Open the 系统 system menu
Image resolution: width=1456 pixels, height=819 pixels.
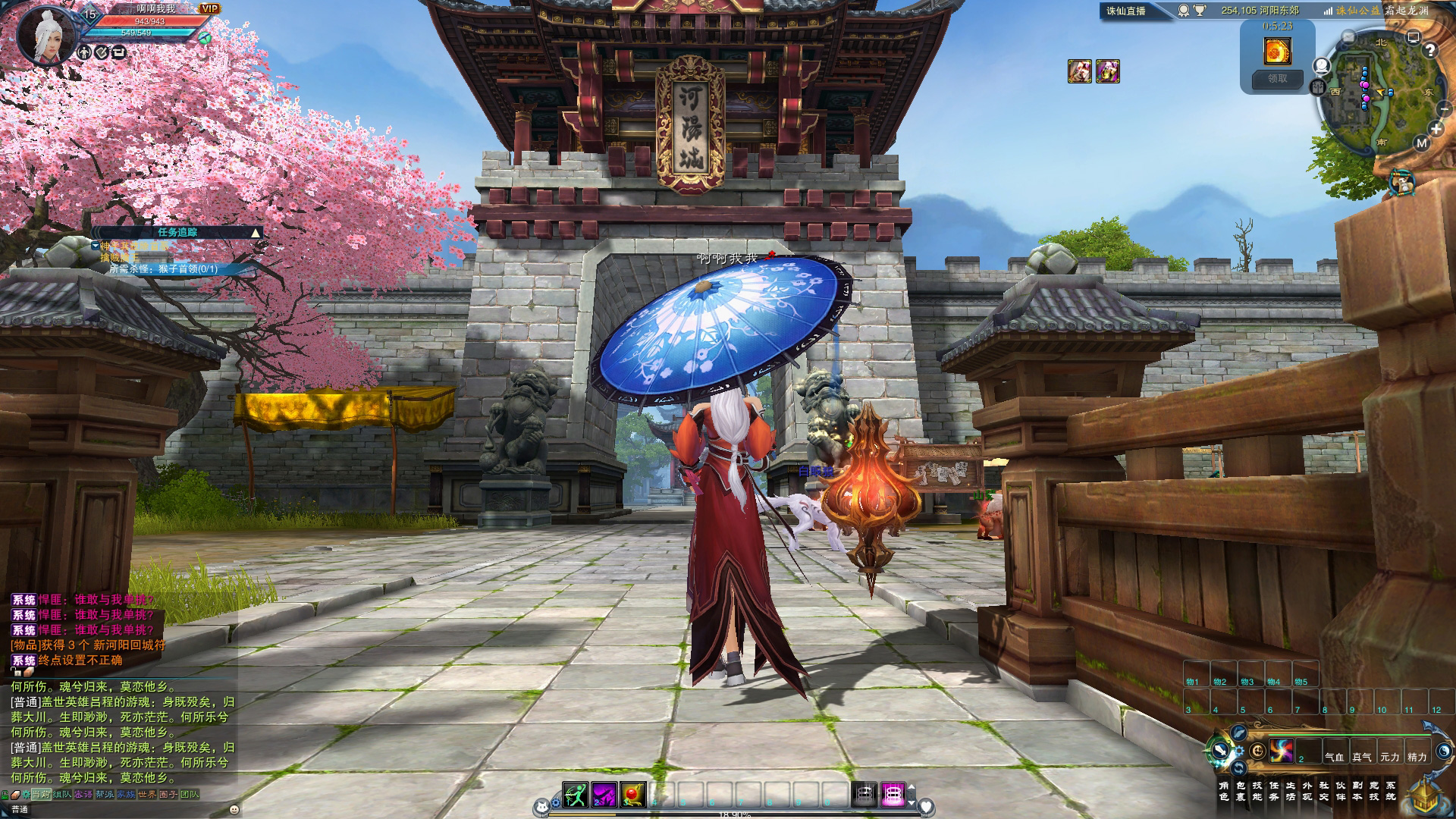tap(1391, 791)
